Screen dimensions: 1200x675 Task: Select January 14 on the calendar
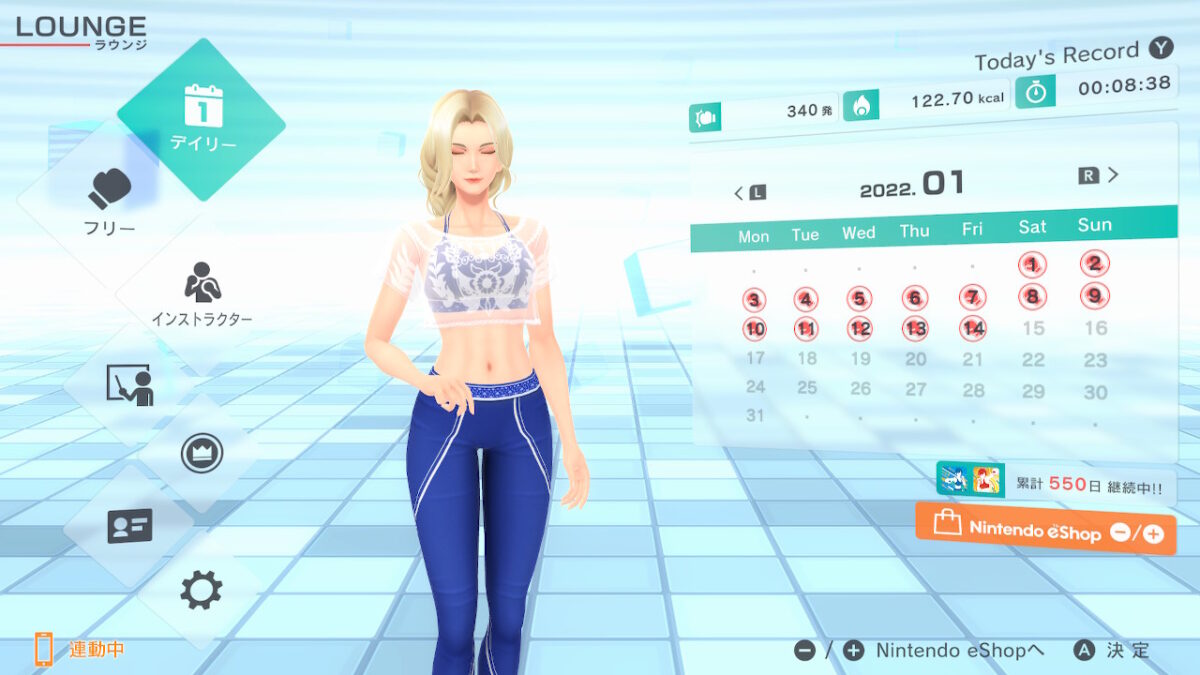(972, 327)
